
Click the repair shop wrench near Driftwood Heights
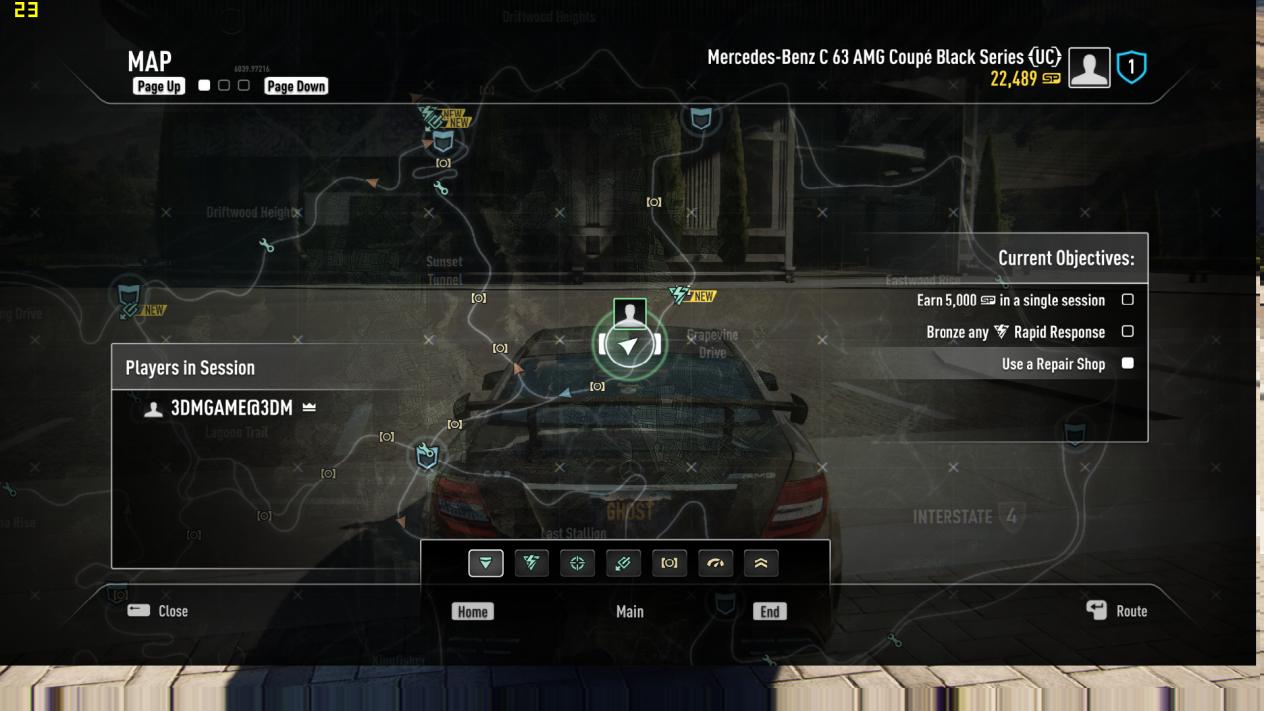266,245
